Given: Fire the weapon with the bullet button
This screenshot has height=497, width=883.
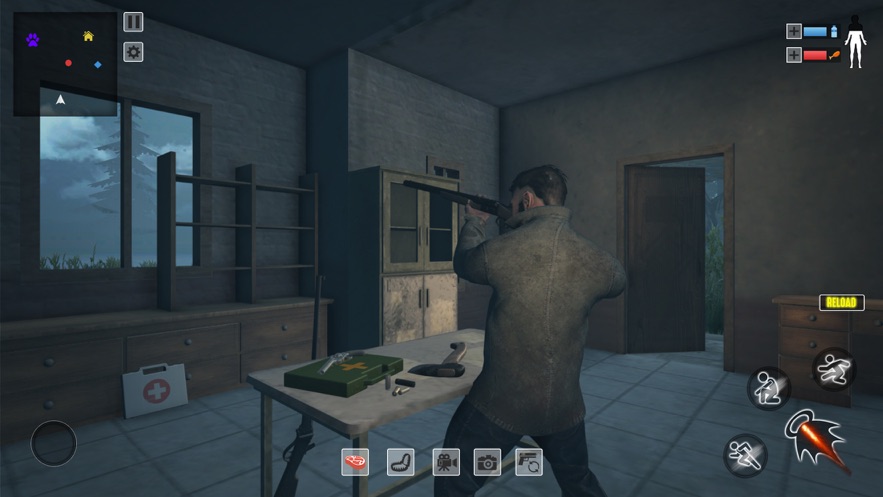Looking at the screenshot, I should click(815, 438).
